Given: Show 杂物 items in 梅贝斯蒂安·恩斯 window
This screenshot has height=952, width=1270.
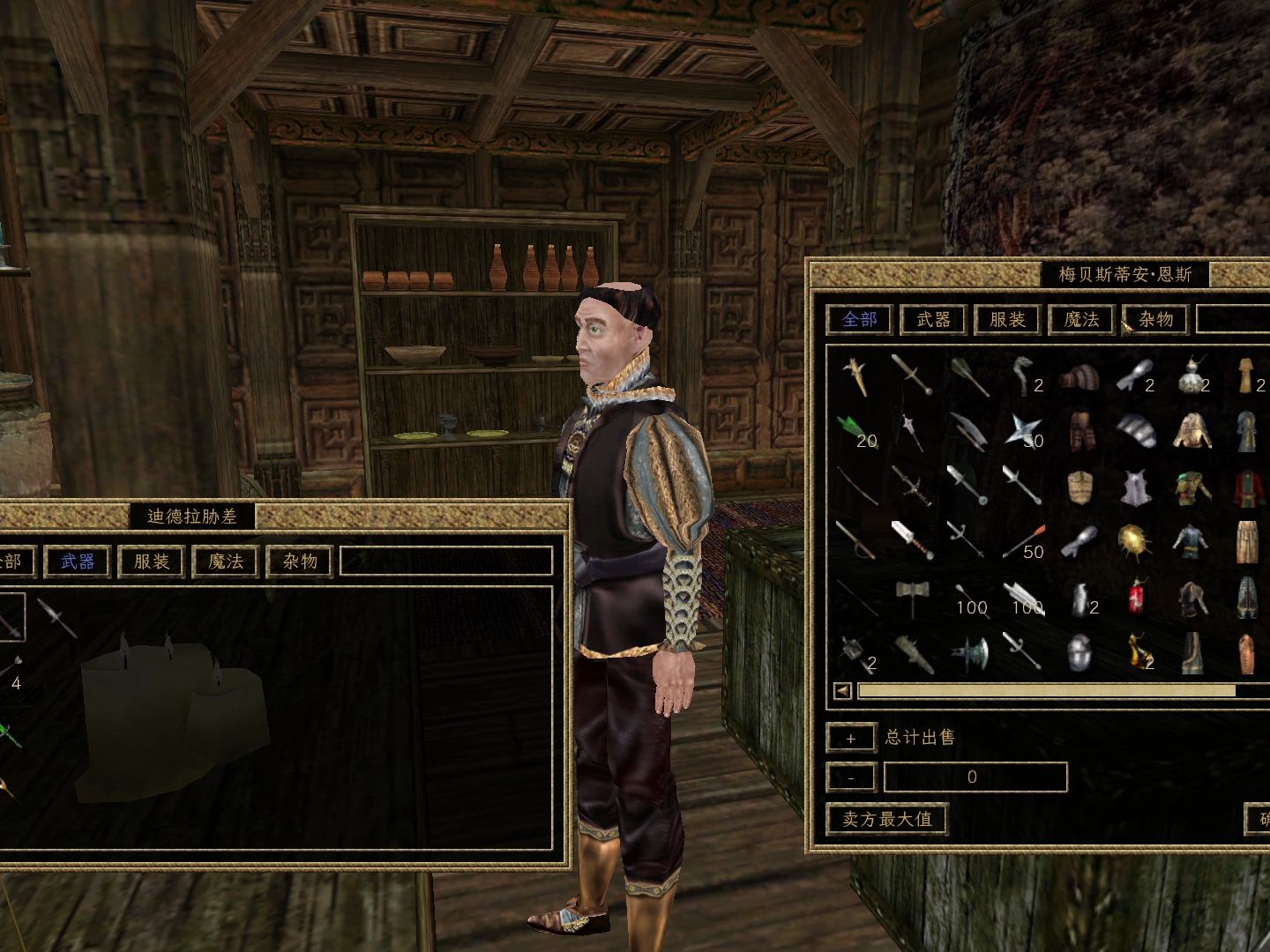Looking at the screenshot, I should click(1155, 319).
